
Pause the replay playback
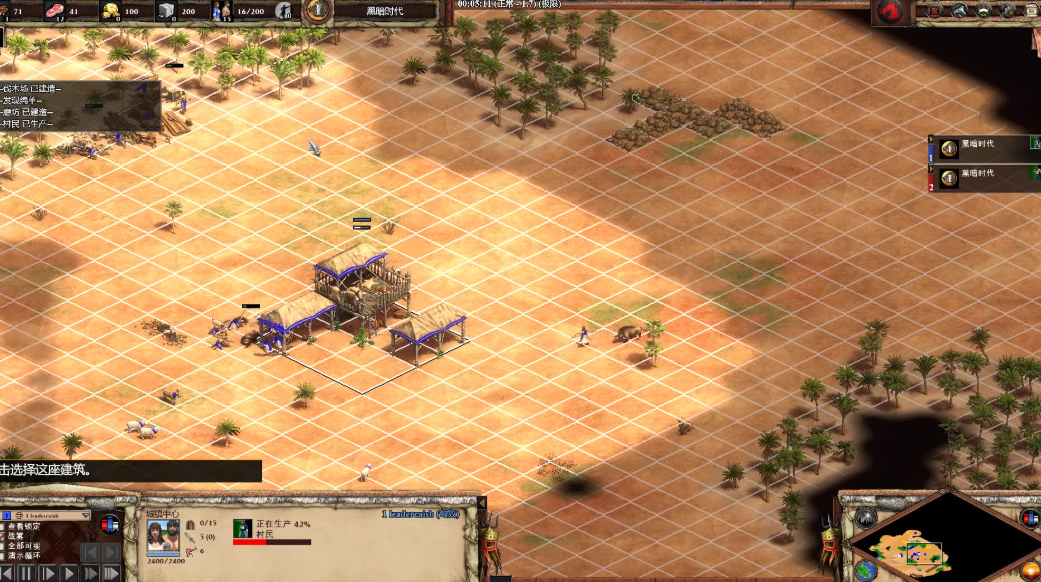(x=26, y=573)
